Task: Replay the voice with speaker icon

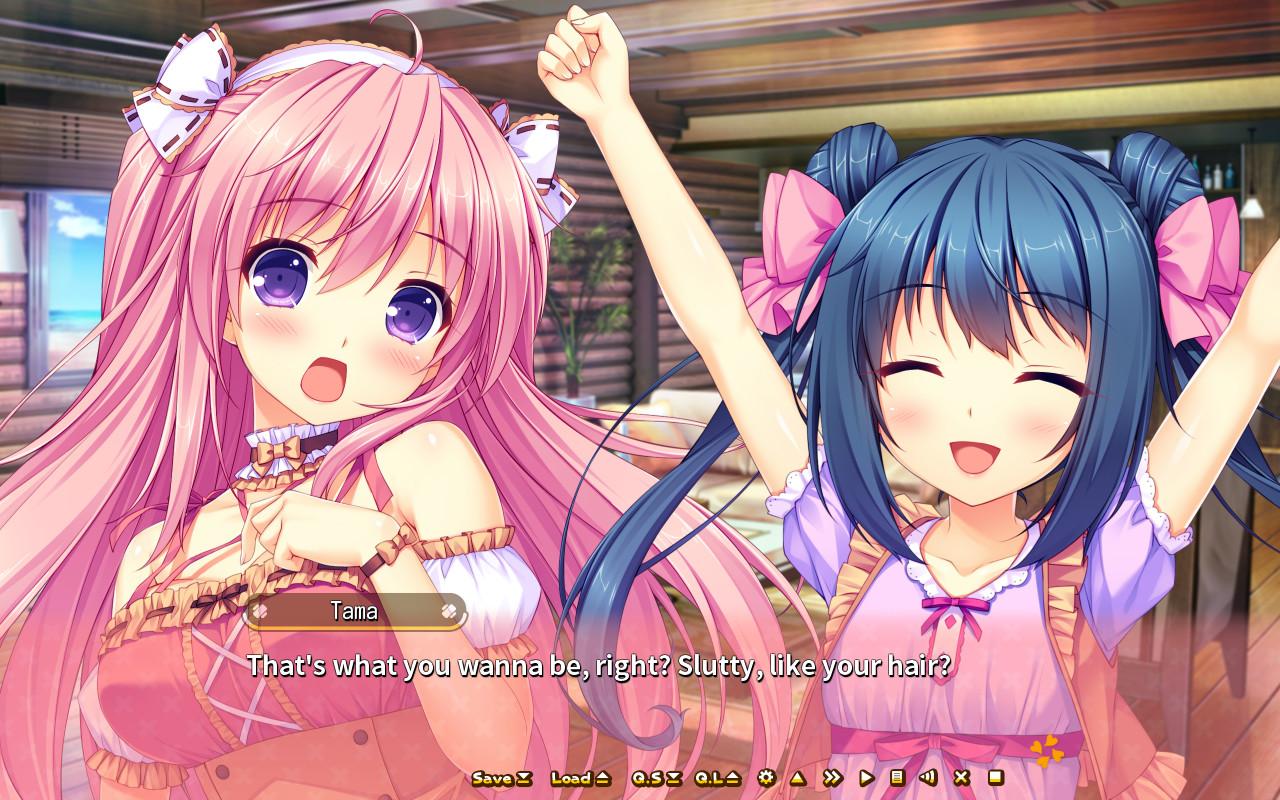Action: 928,778
